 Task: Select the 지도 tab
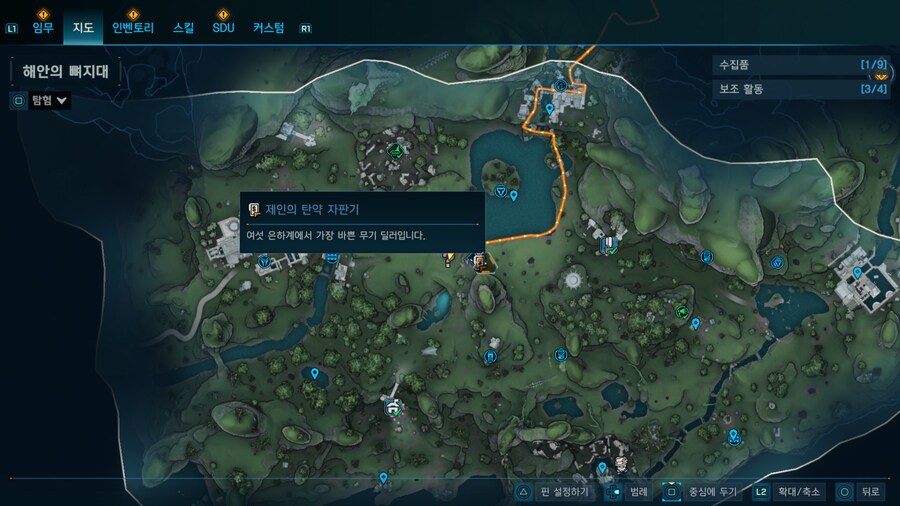click(x=82, y=28)
